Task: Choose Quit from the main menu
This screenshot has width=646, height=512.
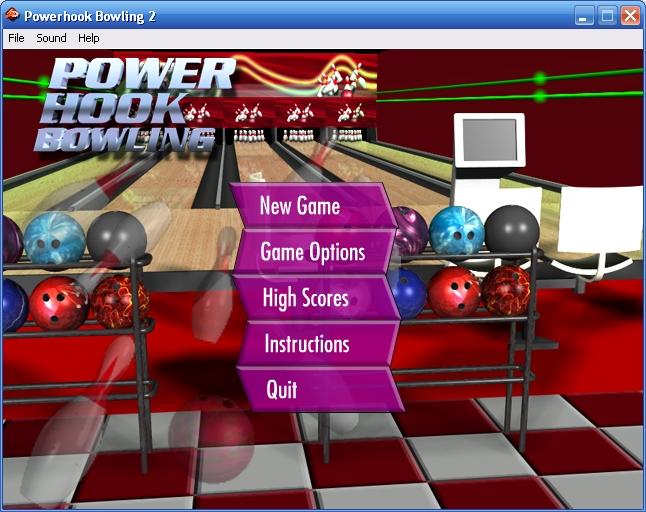Action: coord(282,390)
